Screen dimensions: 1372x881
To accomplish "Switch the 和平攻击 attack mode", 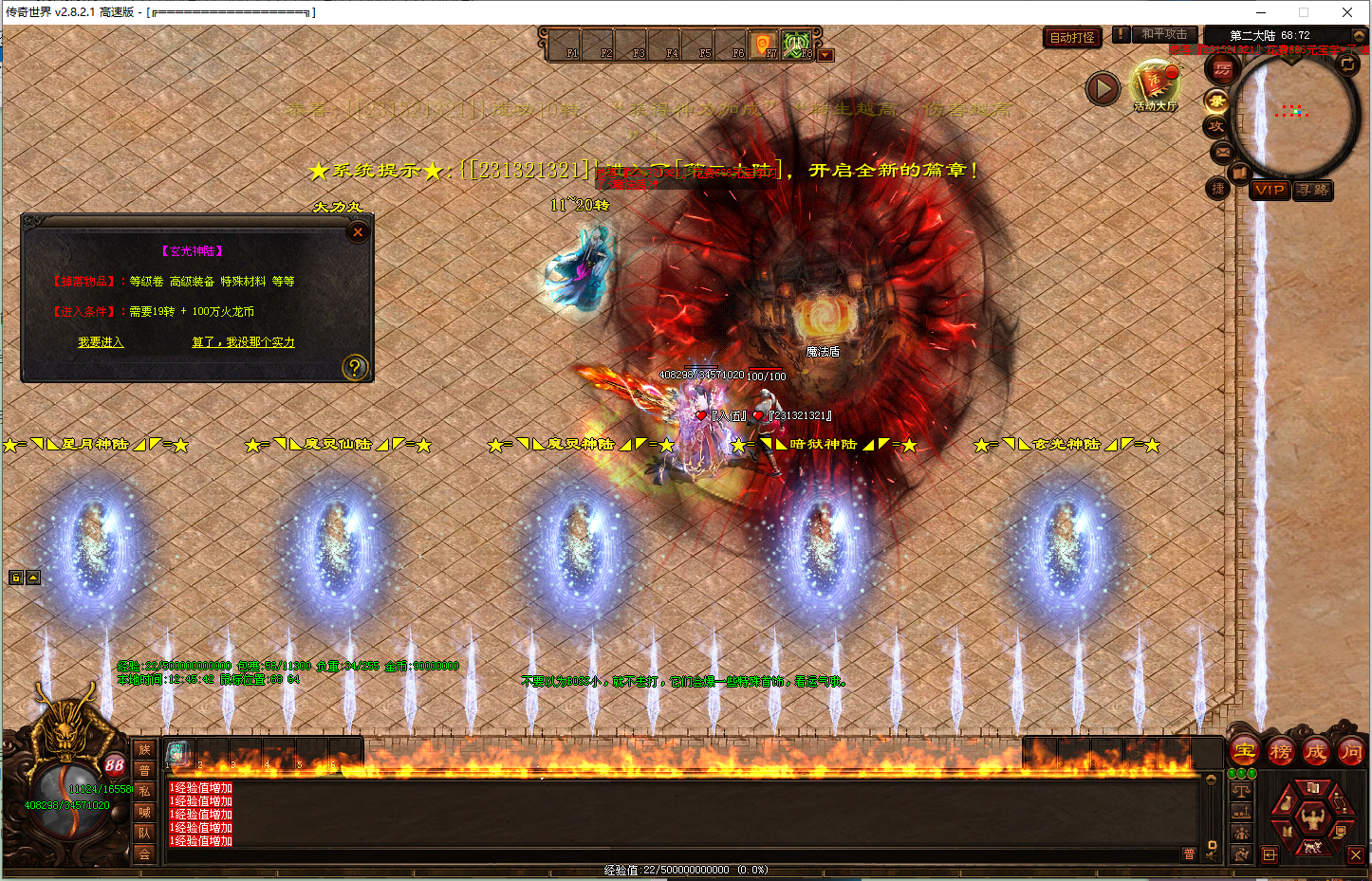I will (1163, 34).
